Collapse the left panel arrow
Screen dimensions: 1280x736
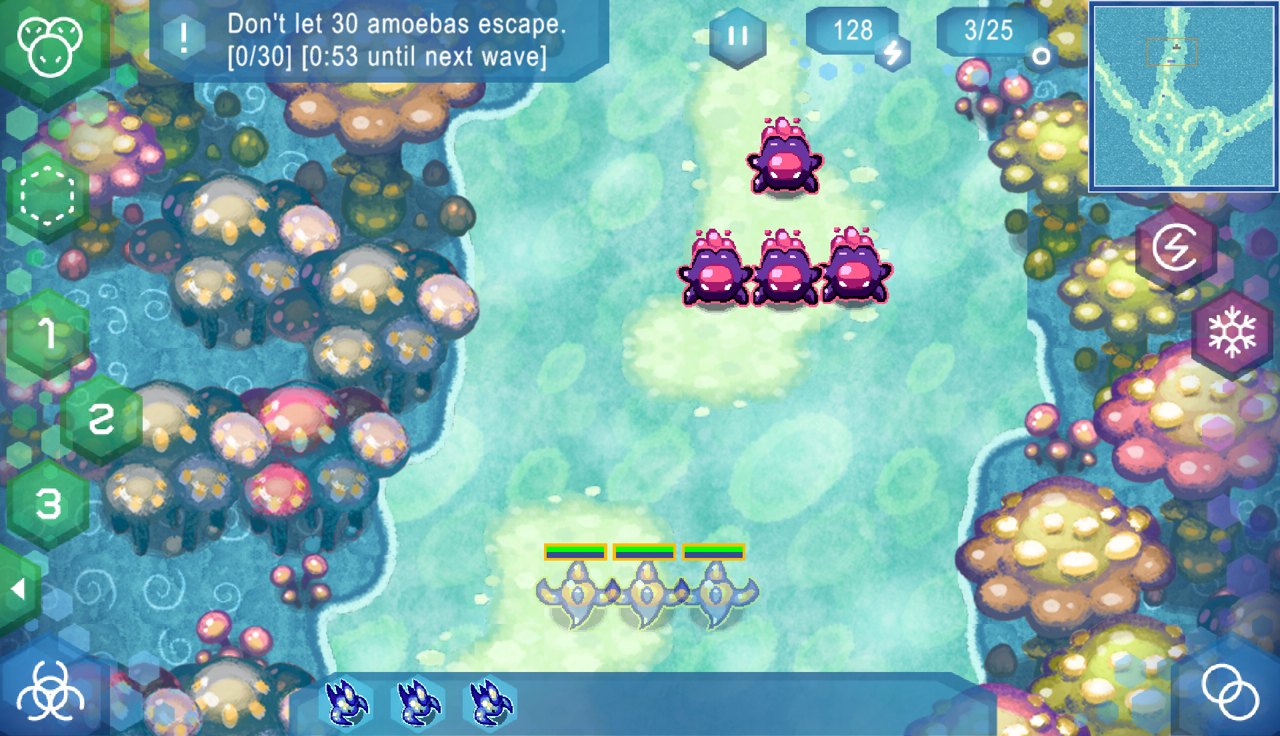pyautogui.click(x=17, y=589)
